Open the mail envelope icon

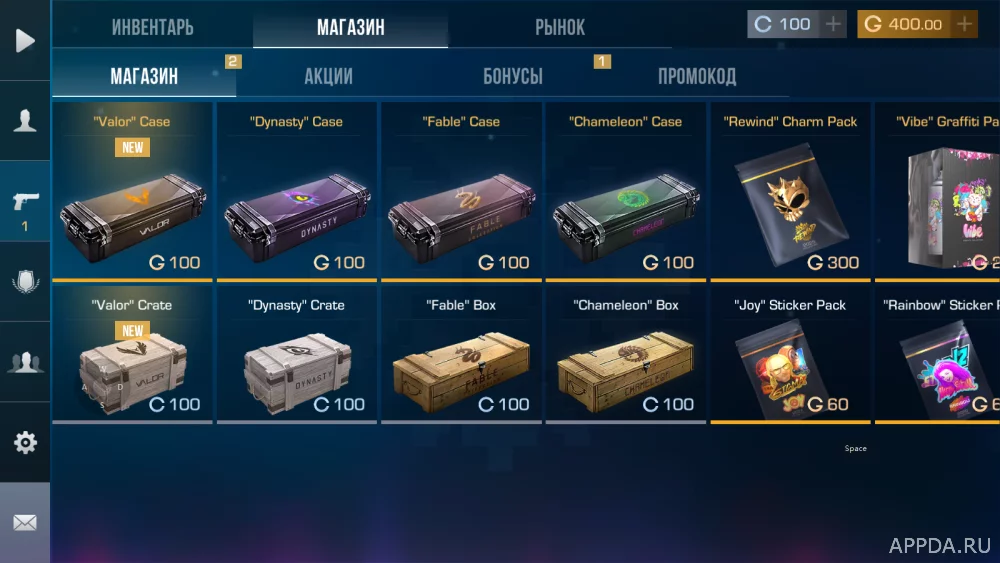pos(25,522)
